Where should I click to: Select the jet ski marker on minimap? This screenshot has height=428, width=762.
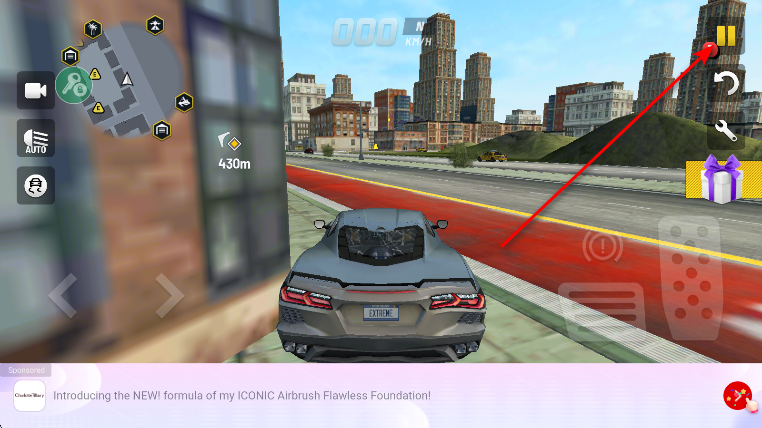[184, 101]
